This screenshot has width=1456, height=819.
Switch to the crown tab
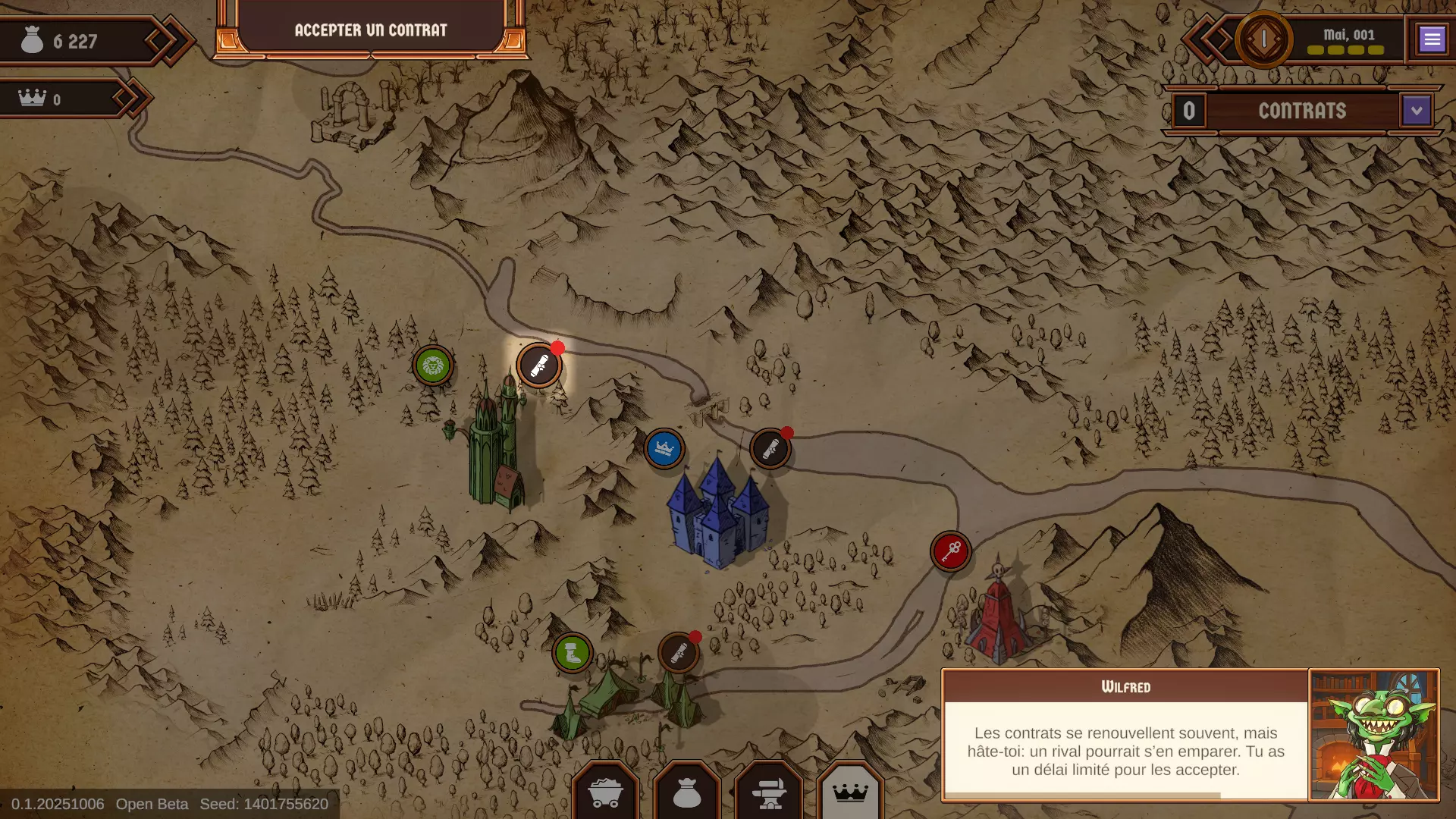pos(850,792)
